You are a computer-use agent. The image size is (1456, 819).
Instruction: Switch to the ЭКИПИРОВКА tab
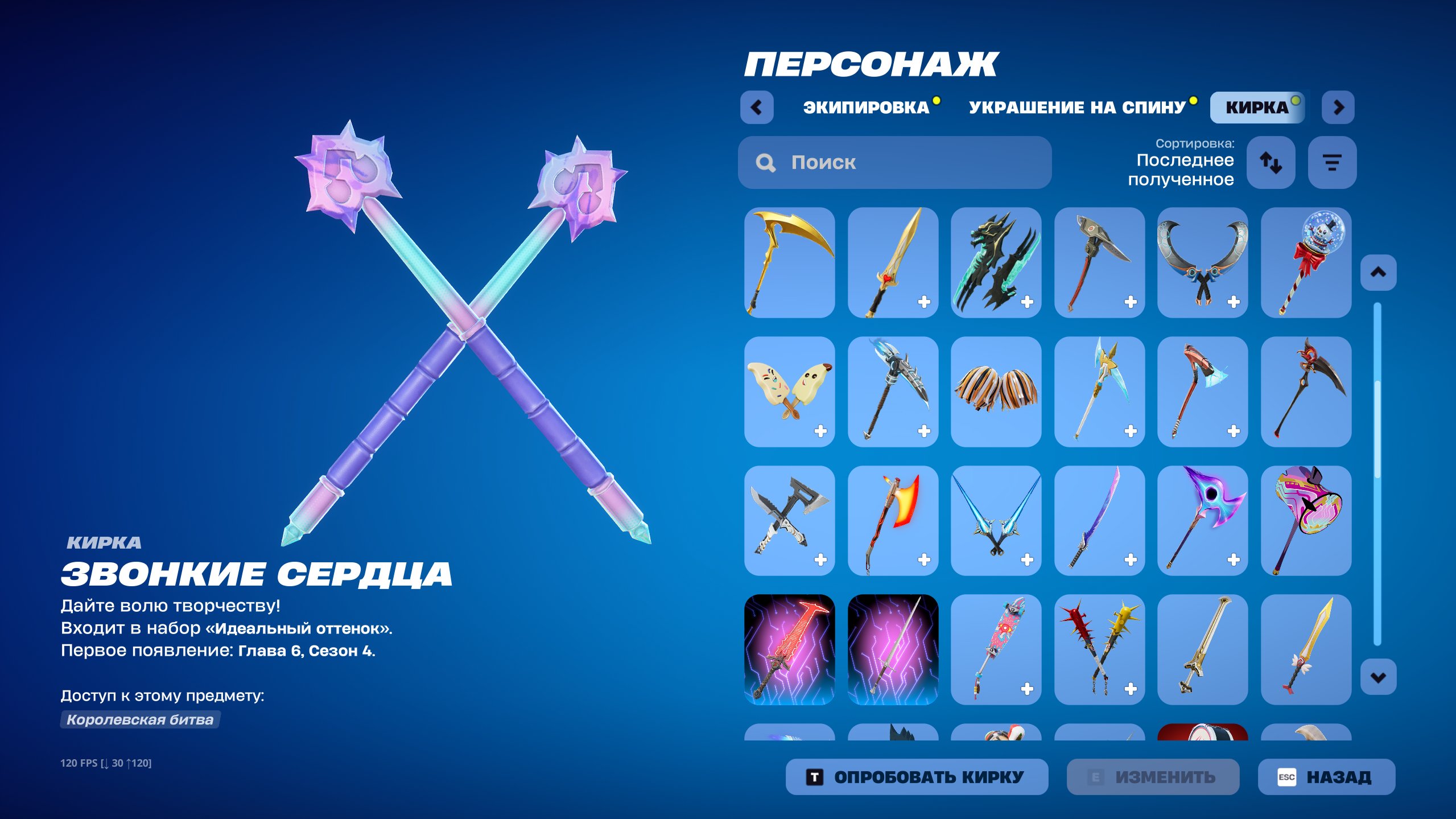[x=865, y=106]
